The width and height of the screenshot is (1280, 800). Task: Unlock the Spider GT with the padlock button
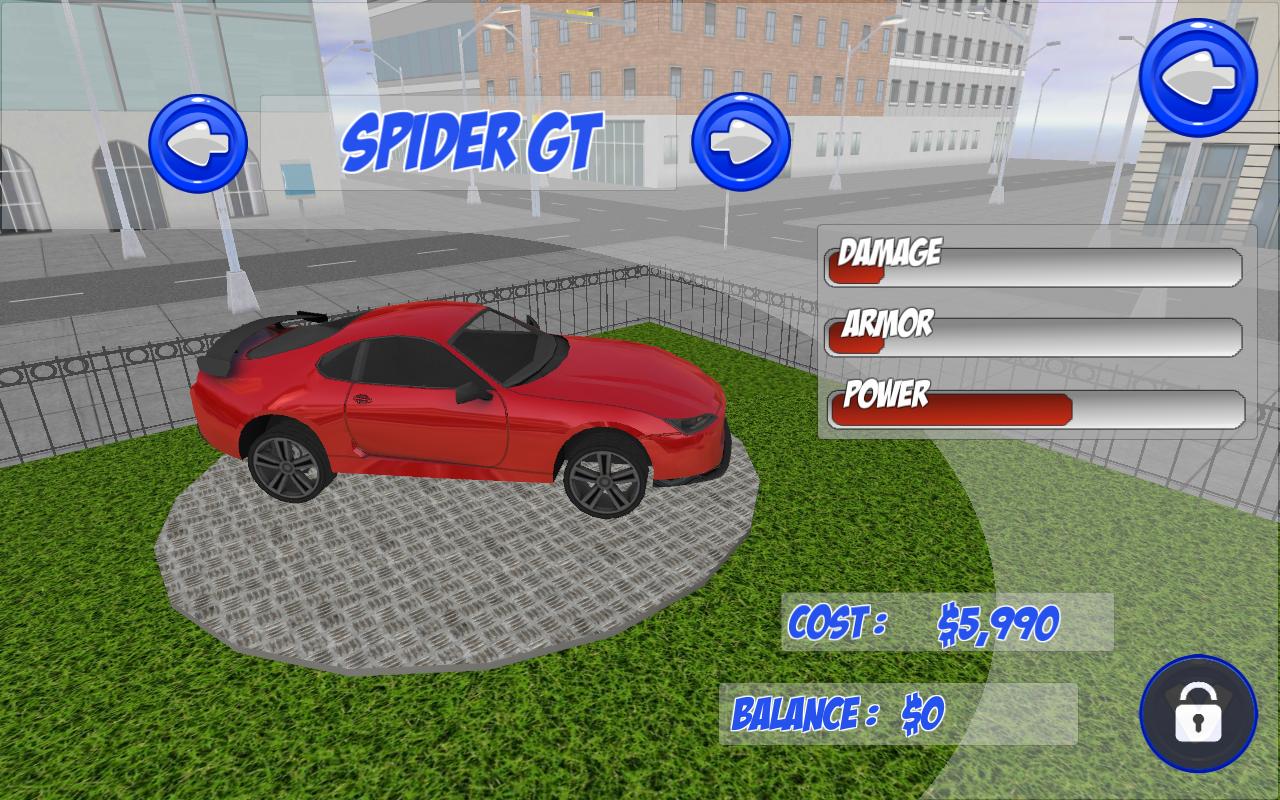1198,714
